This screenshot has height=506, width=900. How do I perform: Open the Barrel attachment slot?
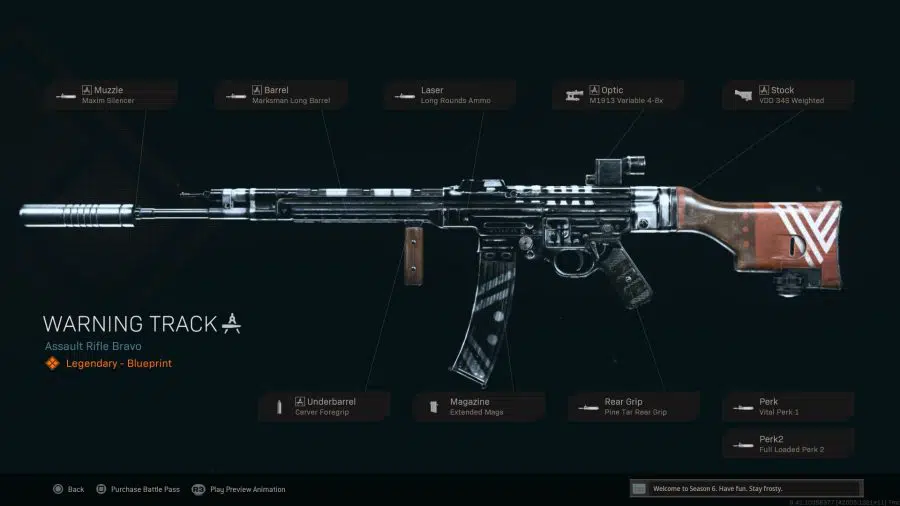[x=279, y=95]
